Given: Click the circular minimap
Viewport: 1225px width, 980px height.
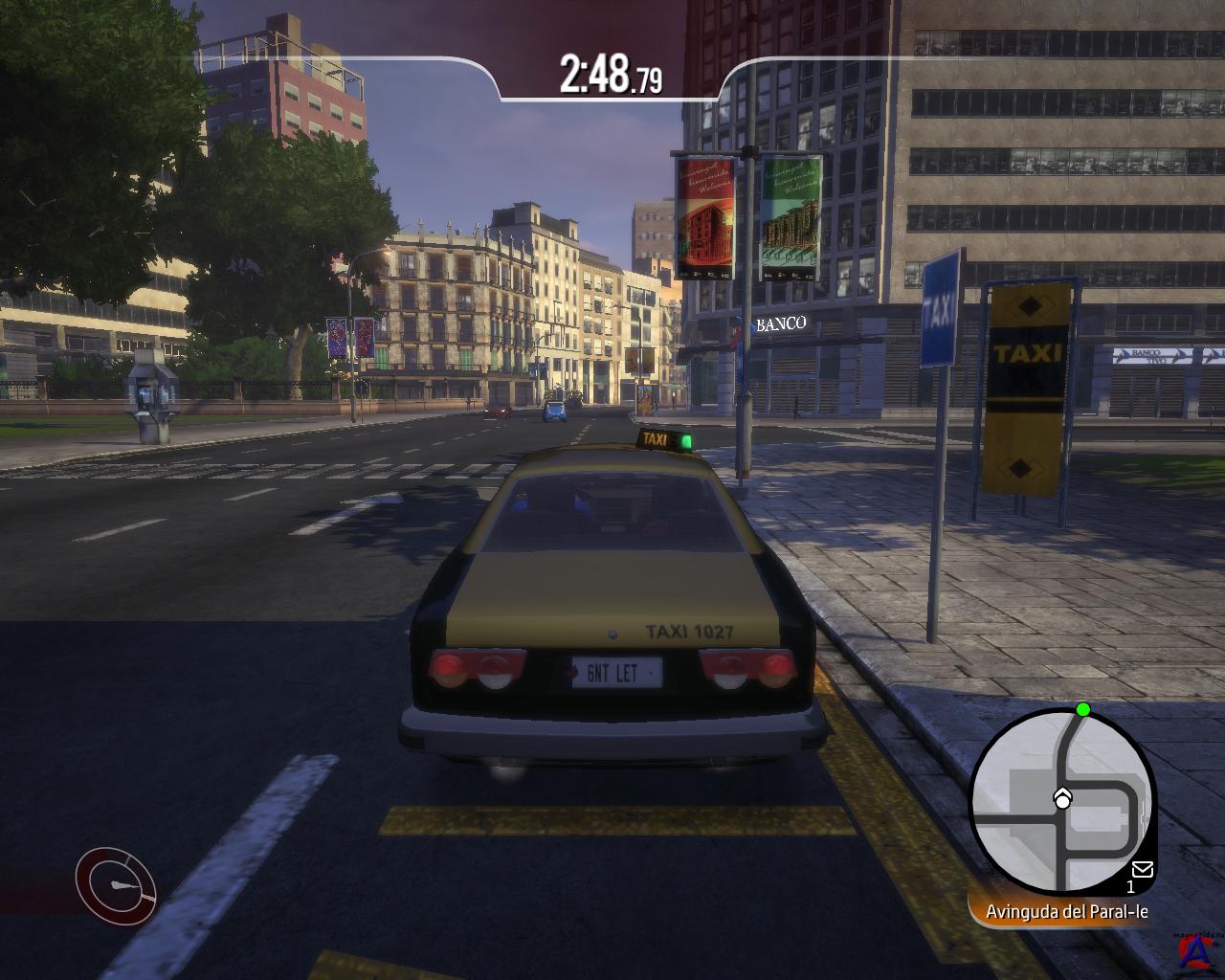Looking at the screenshot, I should pyautogui.click(x=1062, y=801).
